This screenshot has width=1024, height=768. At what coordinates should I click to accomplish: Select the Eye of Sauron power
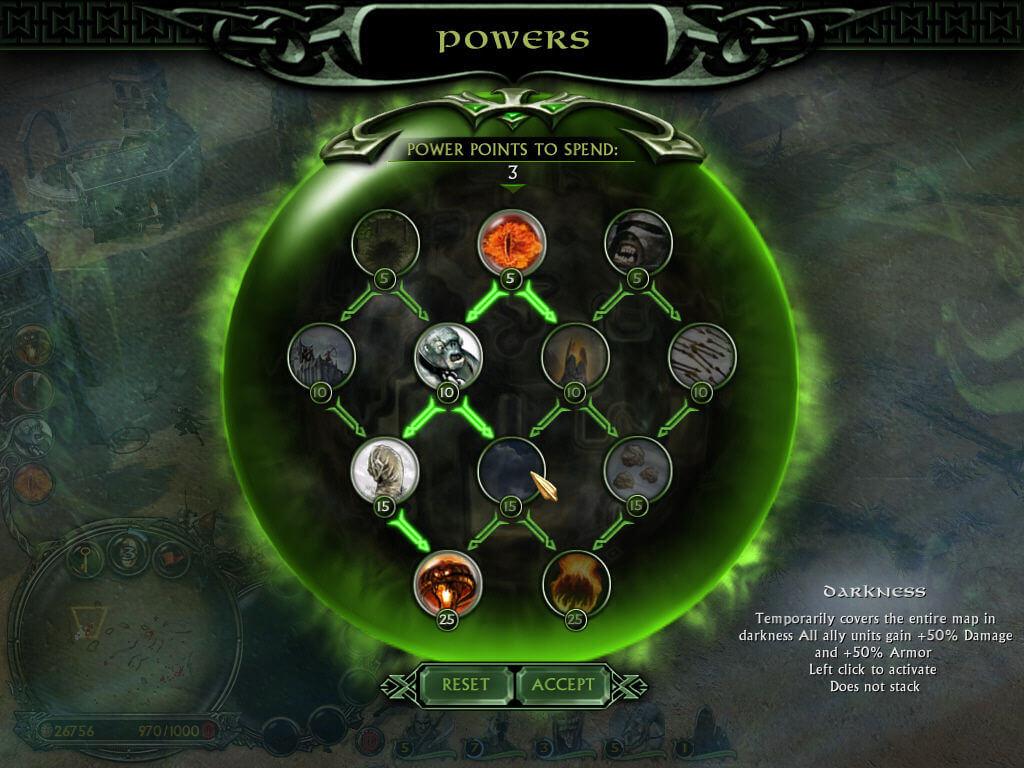(511, 242)
